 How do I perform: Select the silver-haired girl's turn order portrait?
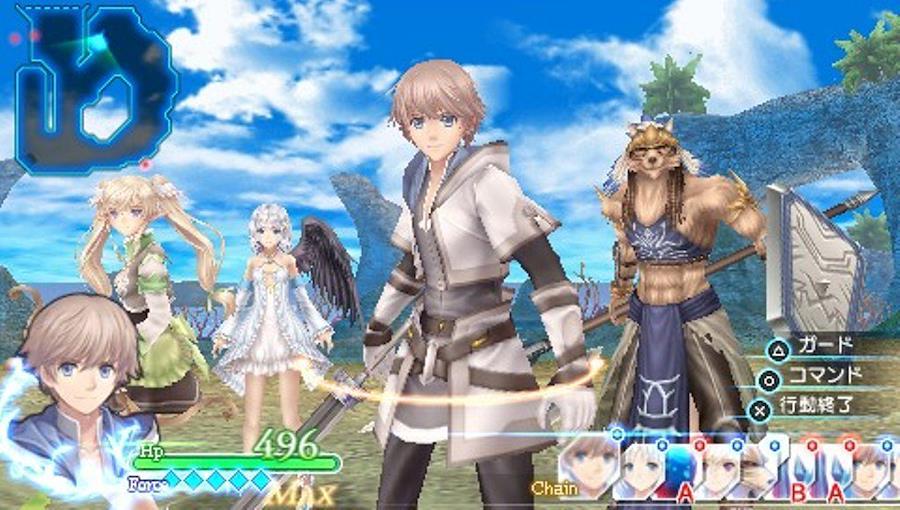coord(640,468)
